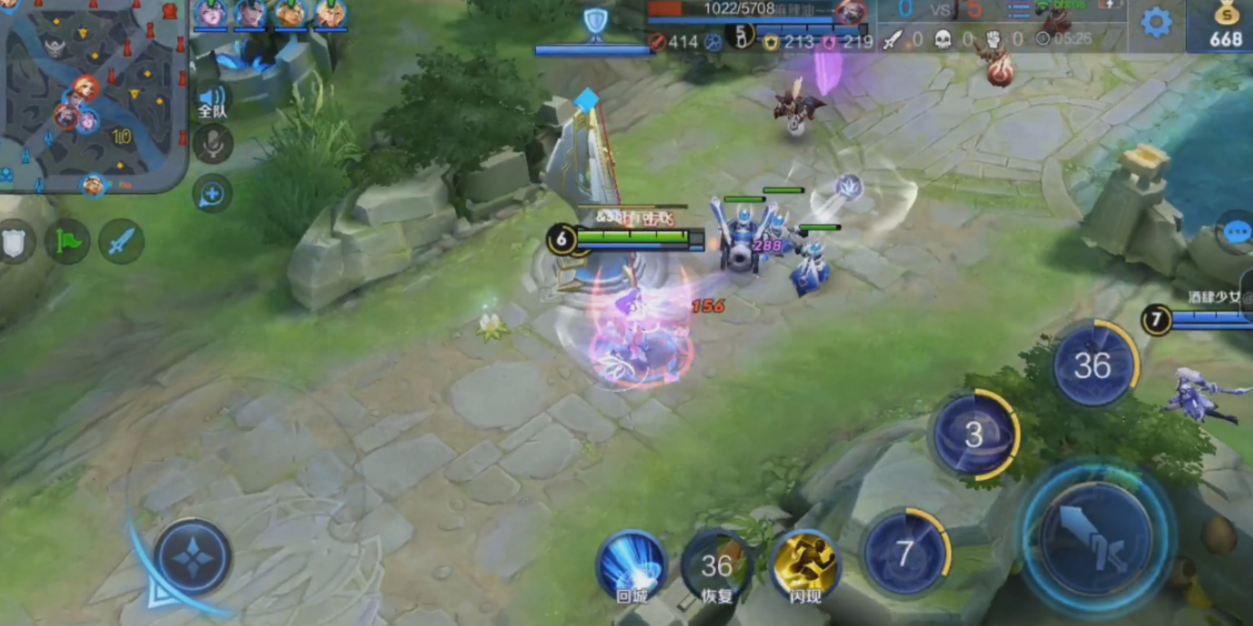Open the settings gear menu
The height and width of the screenshot is (626, 1253).
(x=1156, y=22)
